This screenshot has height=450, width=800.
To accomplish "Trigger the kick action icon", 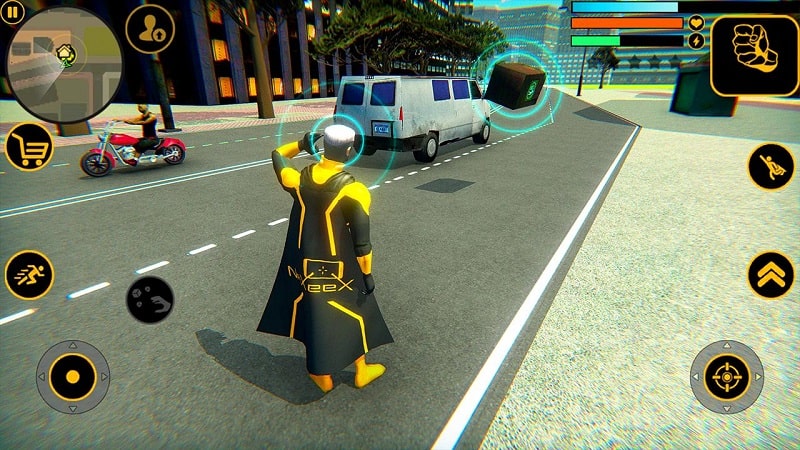I will point(771,167).
